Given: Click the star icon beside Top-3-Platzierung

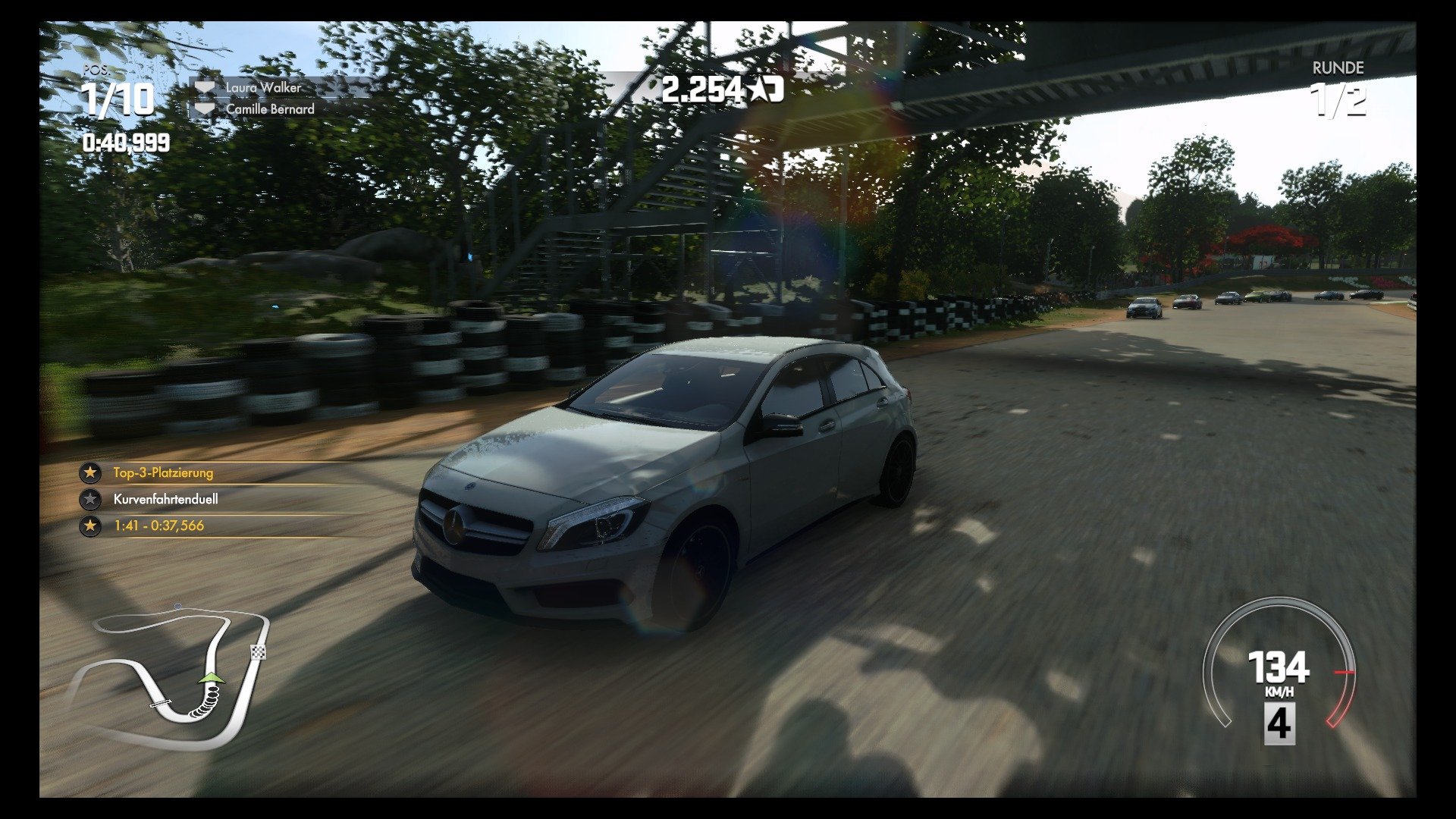Looking at the screenshot, I should (x=90, y=471).
